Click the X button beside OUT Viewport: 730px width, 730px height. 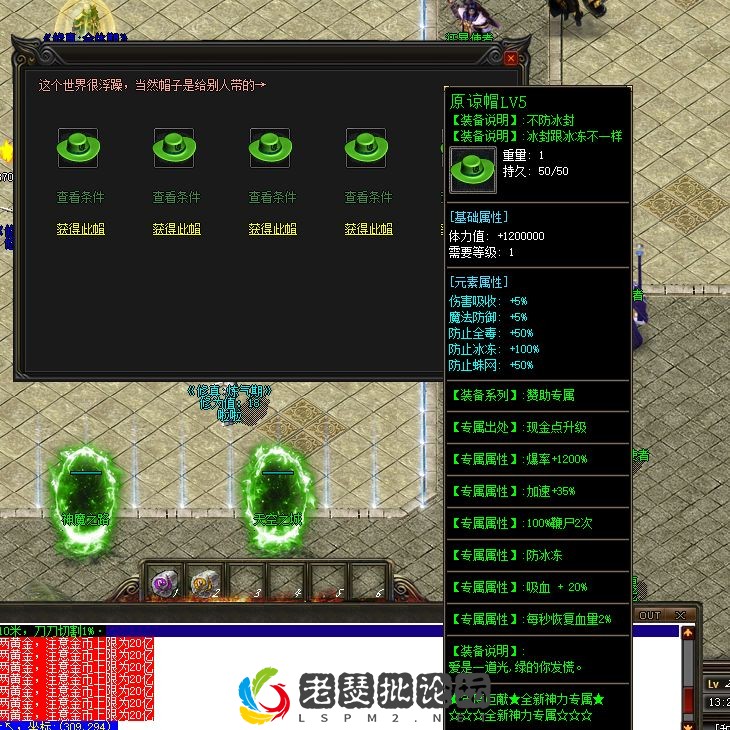[680, 615]
